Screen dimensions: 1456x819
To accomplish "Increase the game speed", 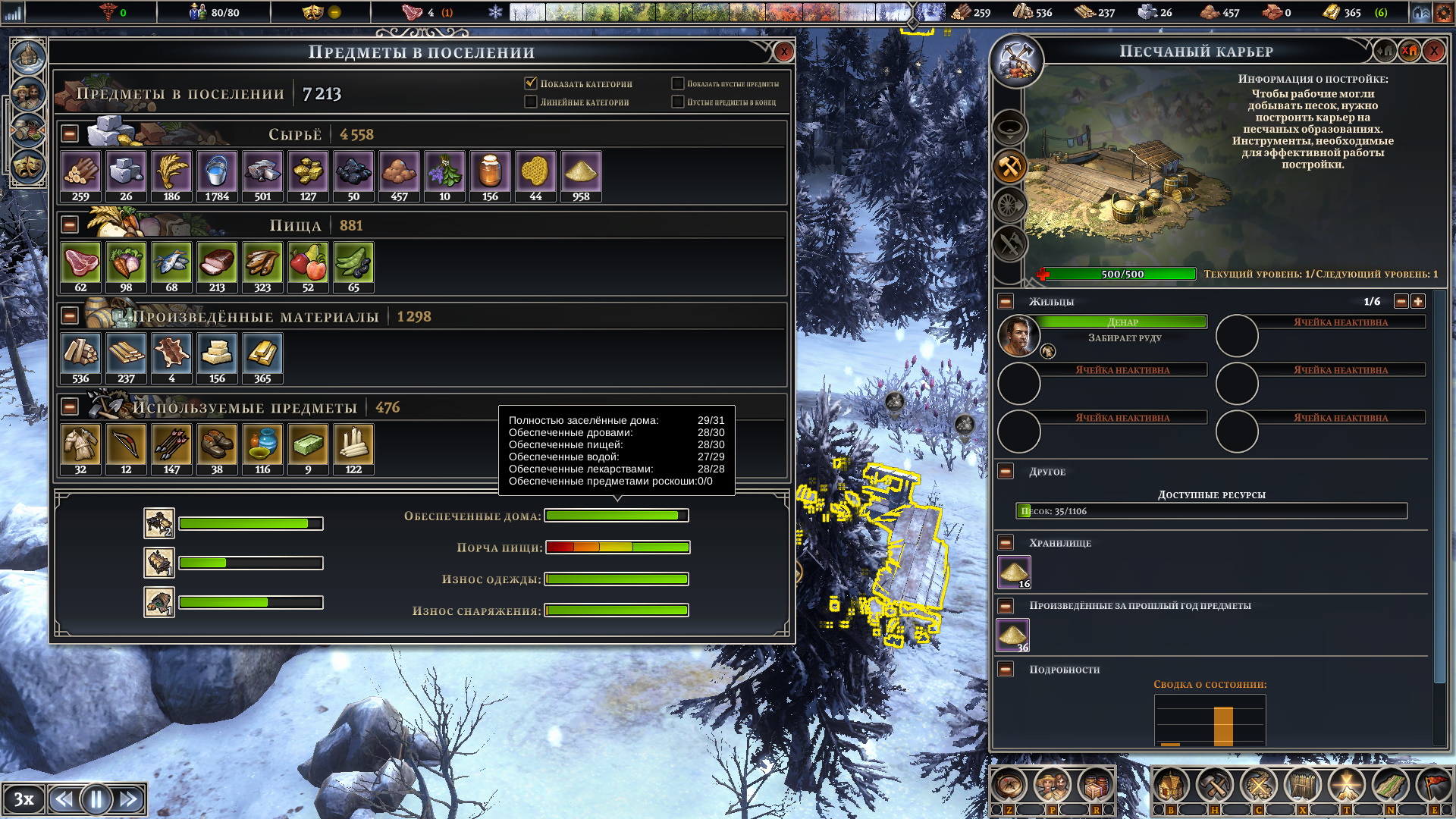I will click(129, 799).
